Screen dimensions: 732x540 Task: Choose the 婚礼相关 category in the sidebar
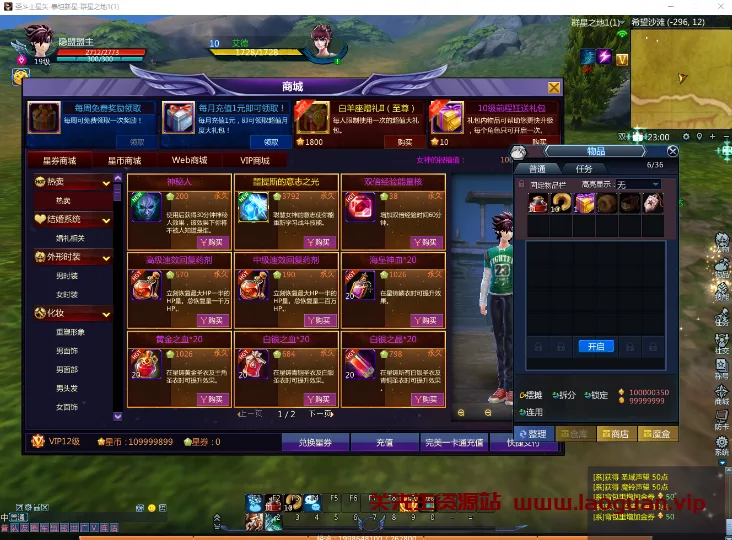[x=68, y=239]
